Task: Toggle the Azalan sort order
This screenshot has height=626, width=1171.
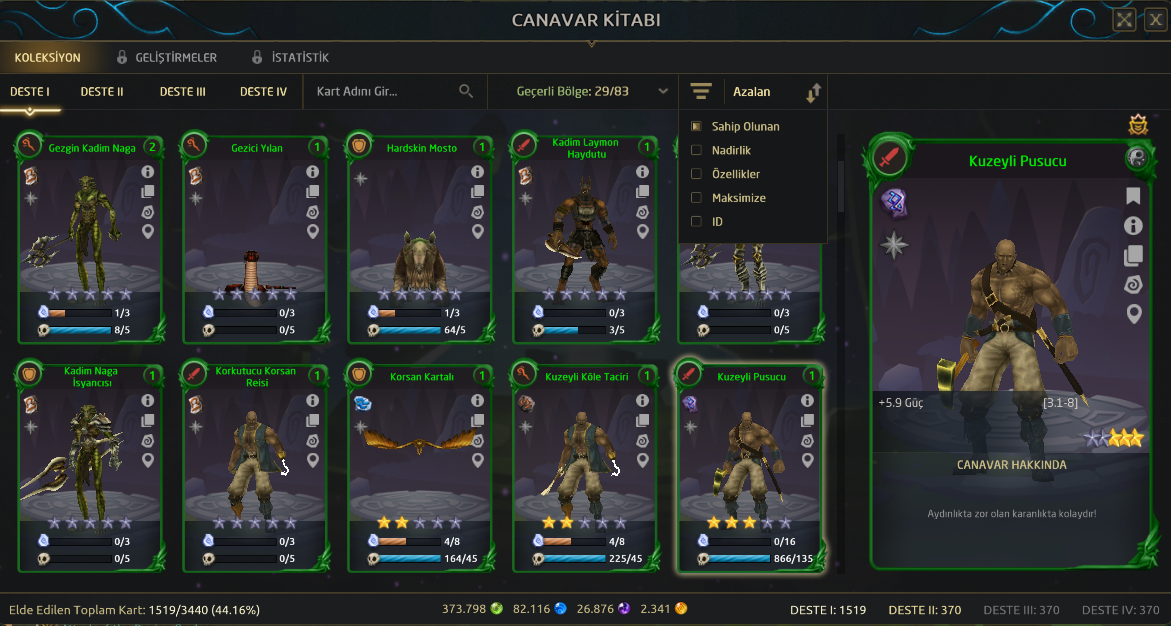Action: tap(812, 93)
